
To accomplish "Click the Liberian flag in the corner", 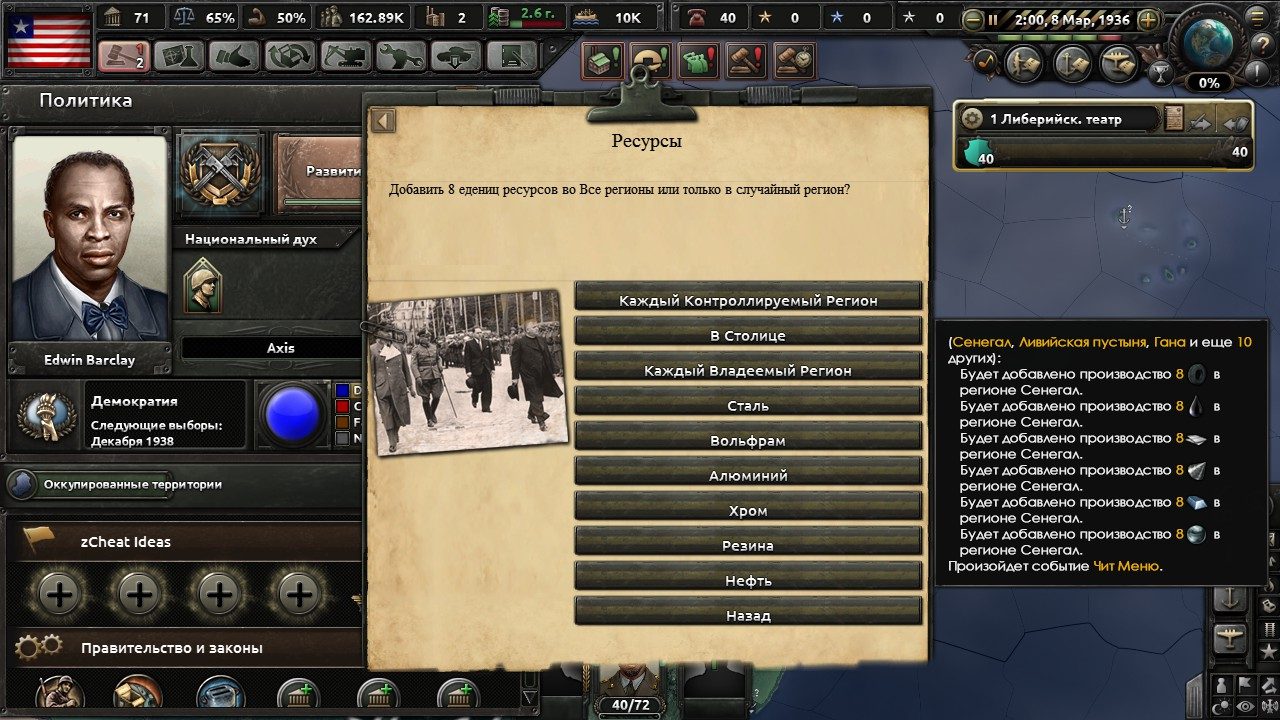I will 49,39.
